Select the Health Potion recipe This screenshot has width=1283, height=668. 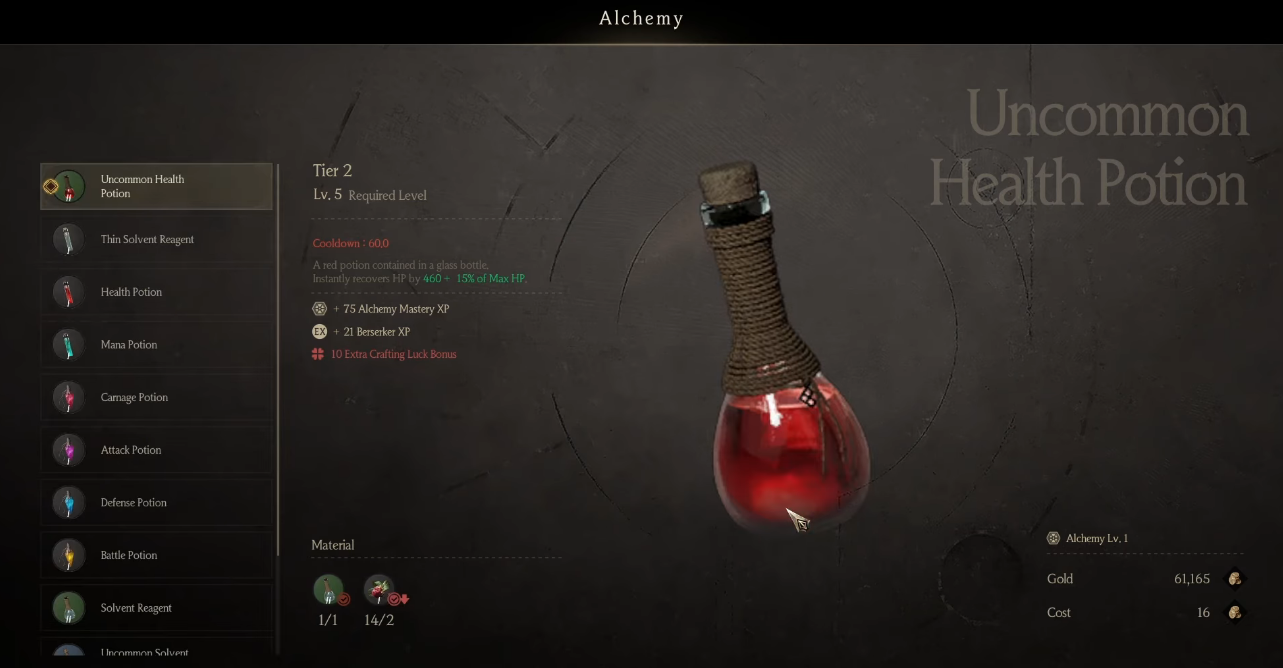pos(156,292)
